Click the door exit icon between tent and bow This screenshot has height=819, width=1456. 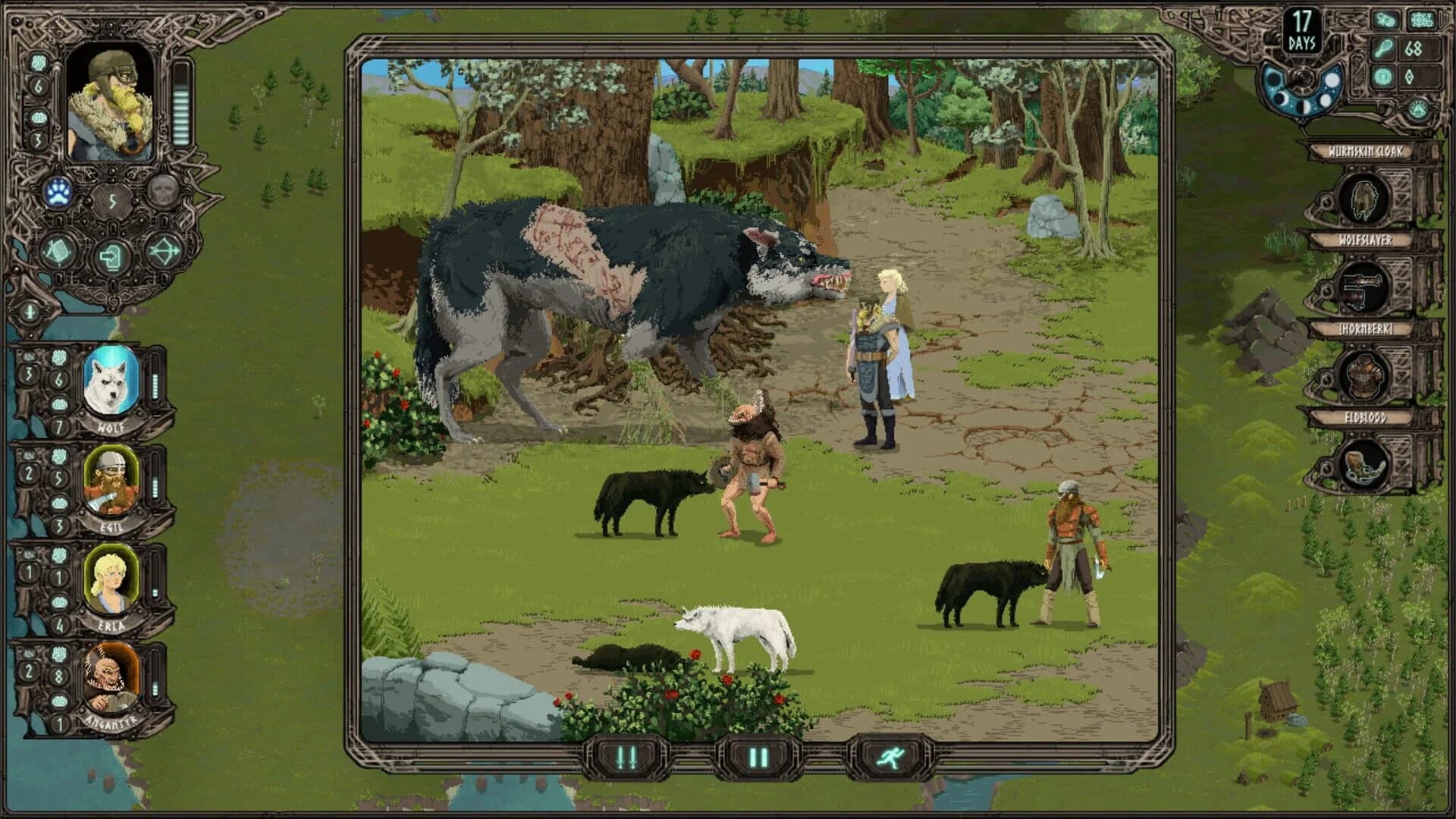click(111, 255)
